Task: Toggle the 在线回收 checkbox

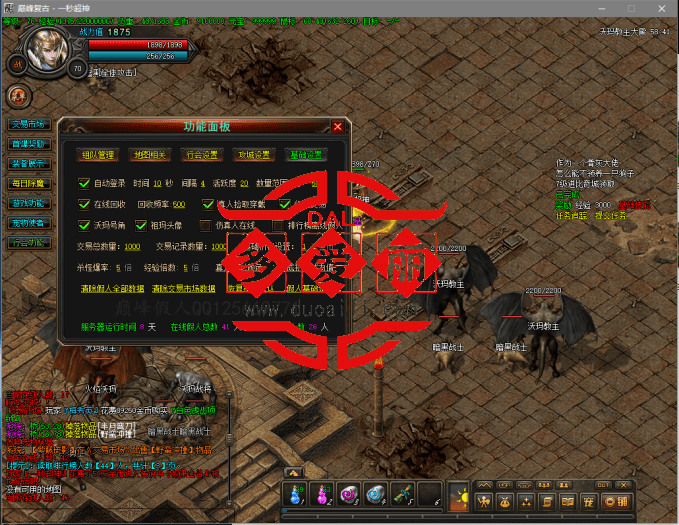Action: [x=85, y=204]
